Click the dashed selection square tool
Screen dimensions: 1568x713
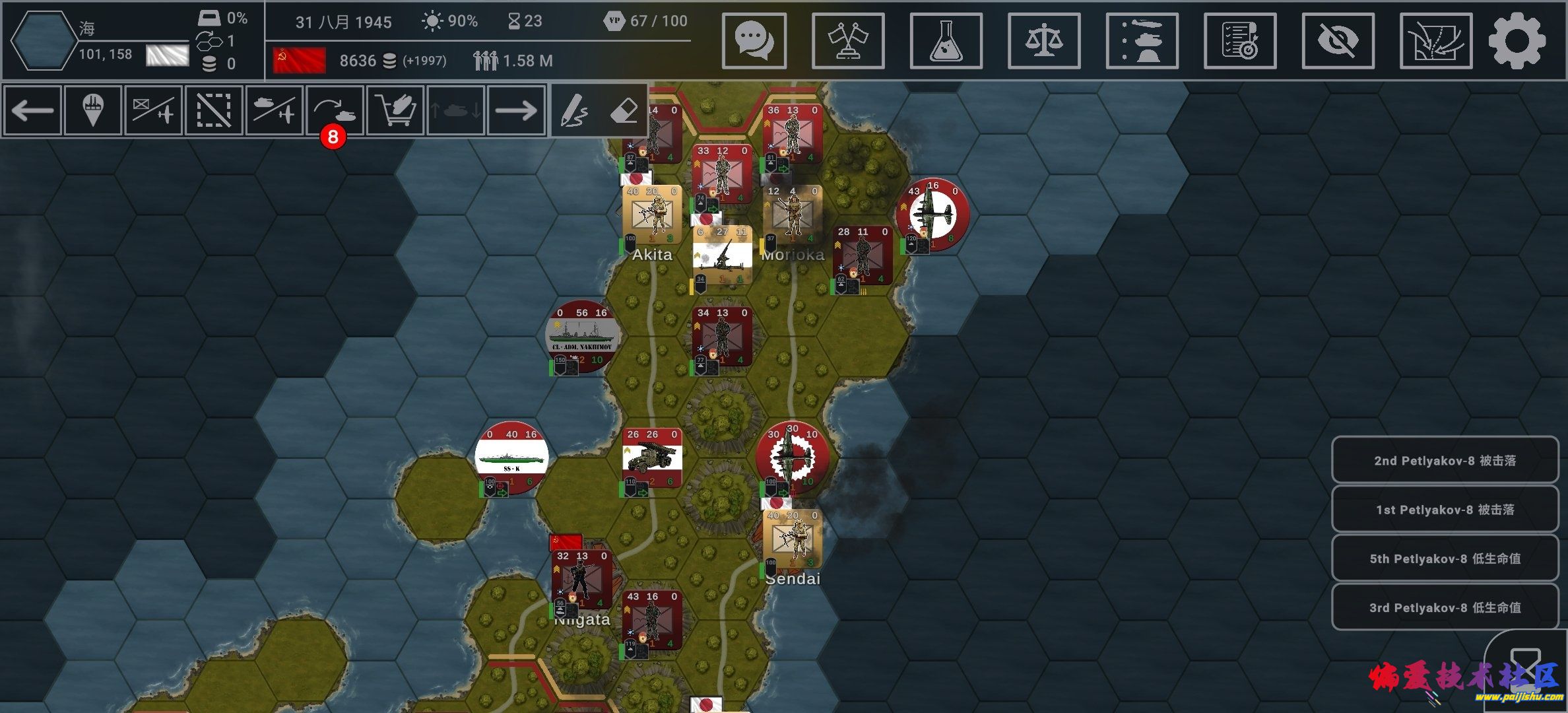pos(214,110)
